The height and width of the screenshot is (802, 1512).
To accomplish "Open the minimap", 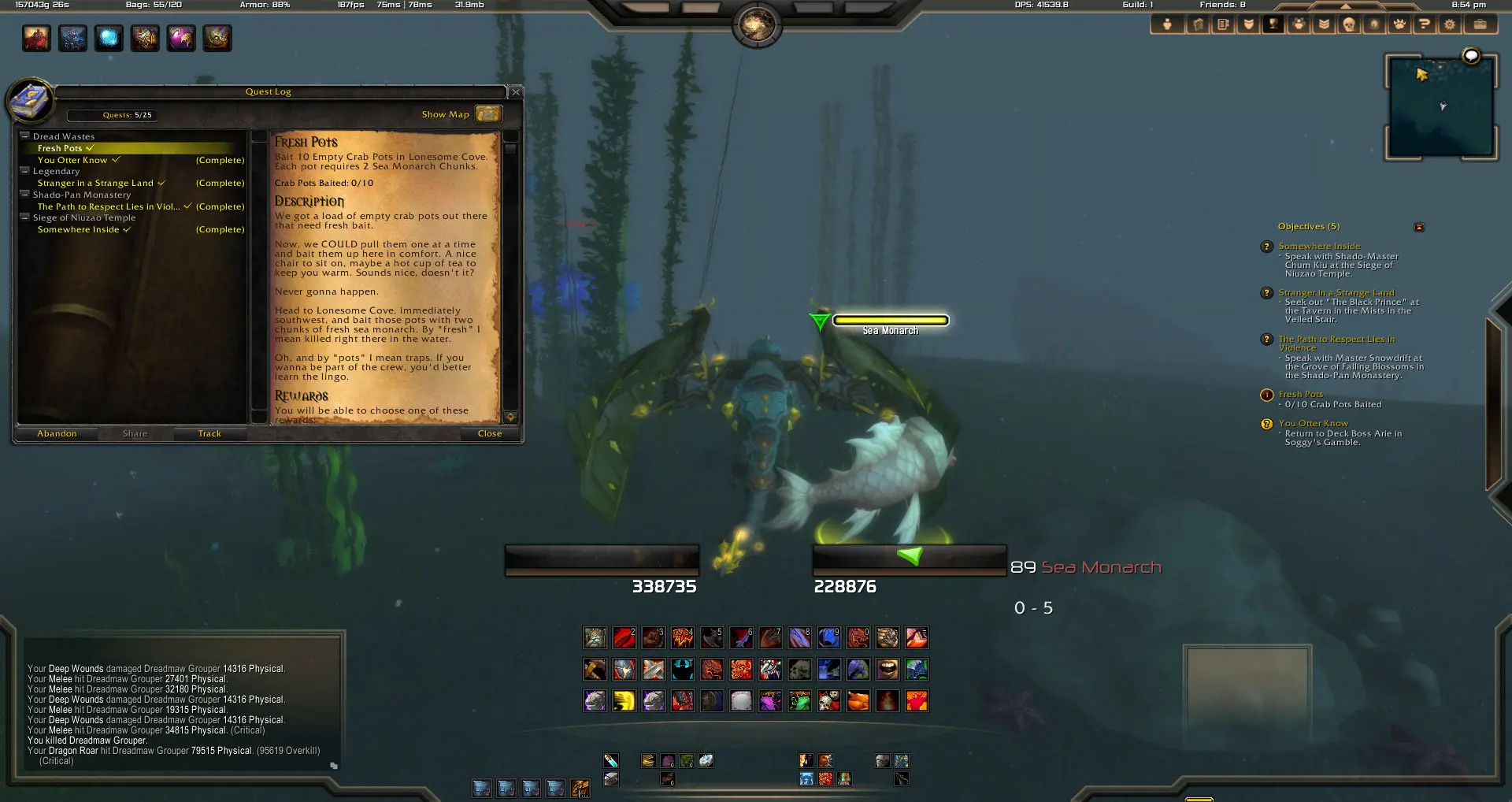I will tap(1440, 106).
